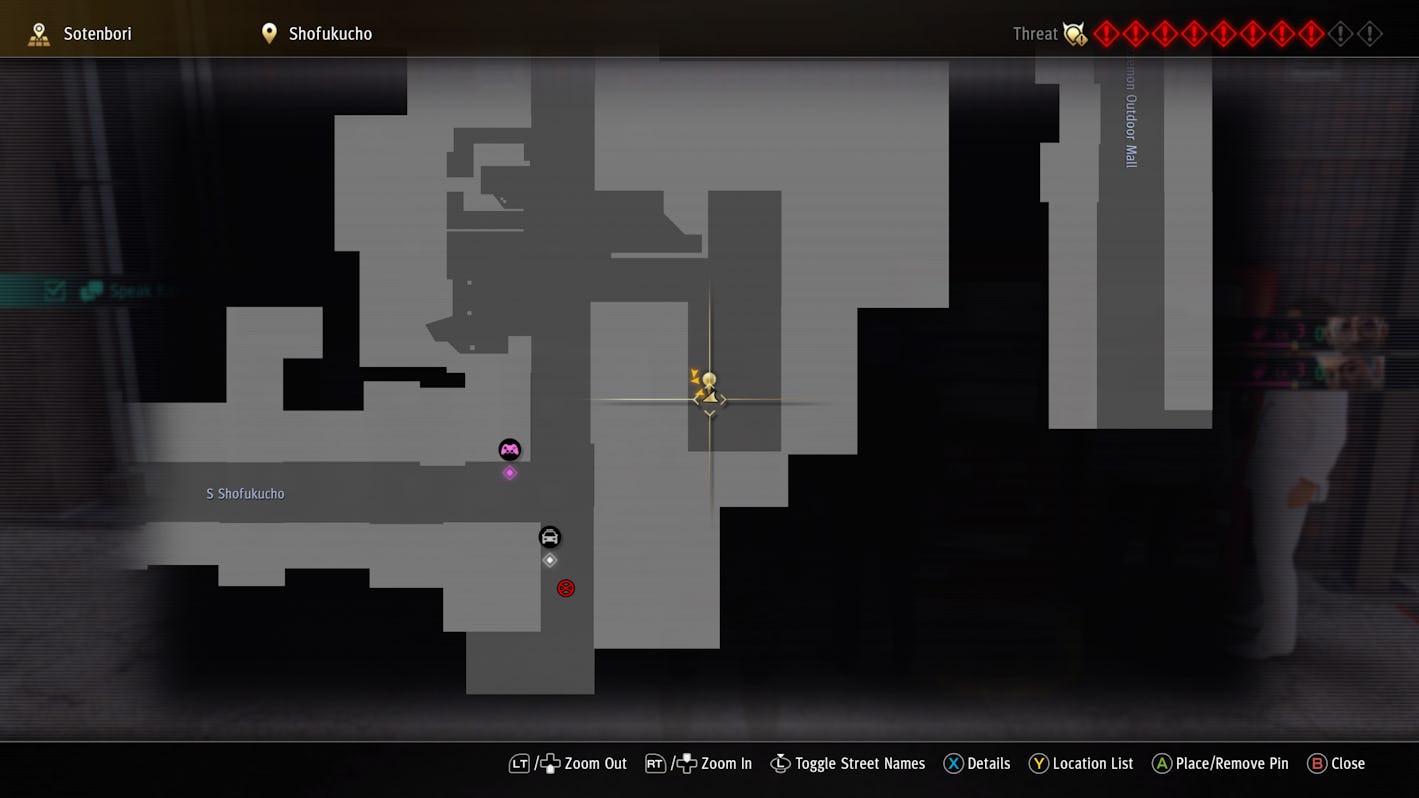Viewport: 1419px width, 798px height.
Task: Click the down chevron under the player marker
Action: (709, 412)
